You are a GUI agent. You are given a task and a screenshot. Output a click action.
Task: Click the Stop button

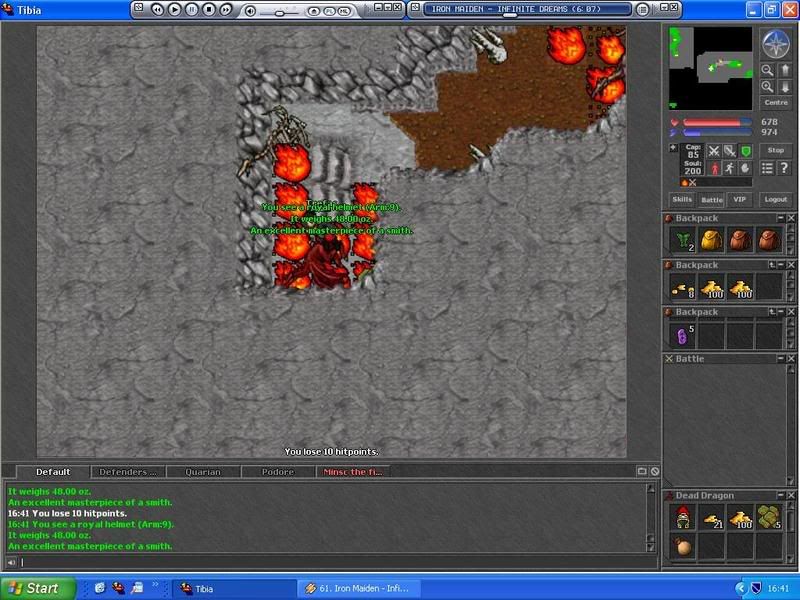pyautogui.click(x=775, y=150)
